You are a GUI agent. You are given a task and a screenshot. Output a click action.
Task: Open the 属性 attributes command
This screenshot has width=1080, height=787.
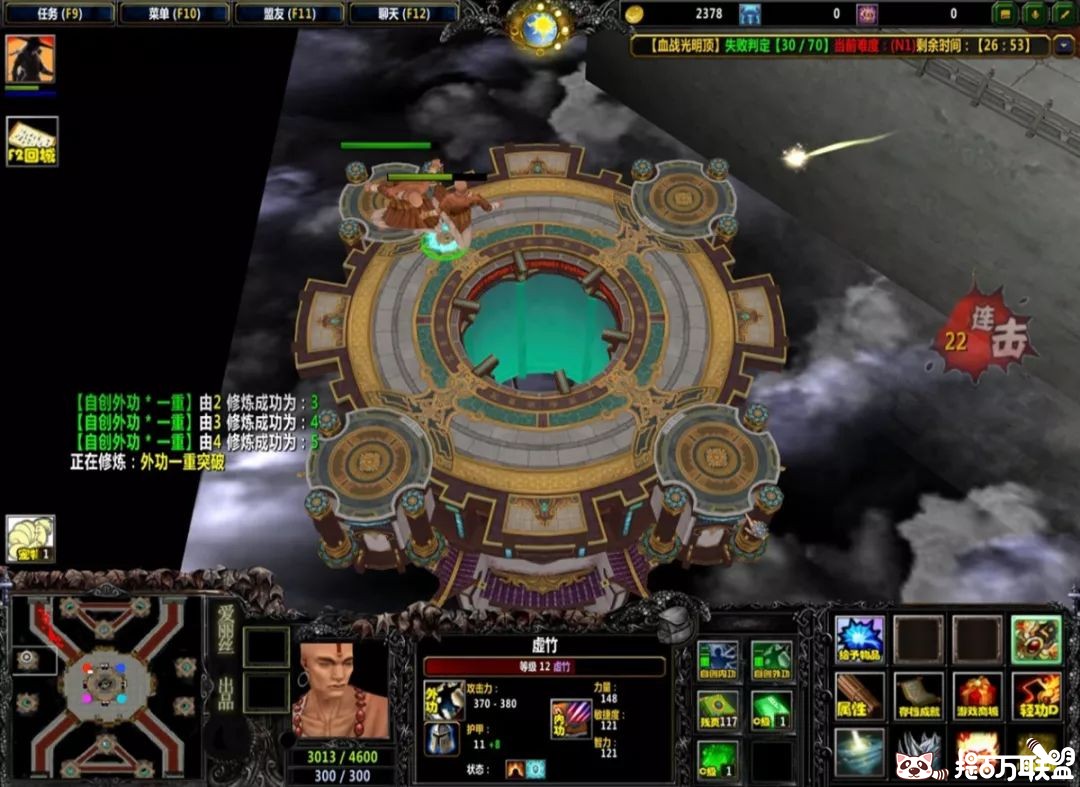click(x=860, y=695)
